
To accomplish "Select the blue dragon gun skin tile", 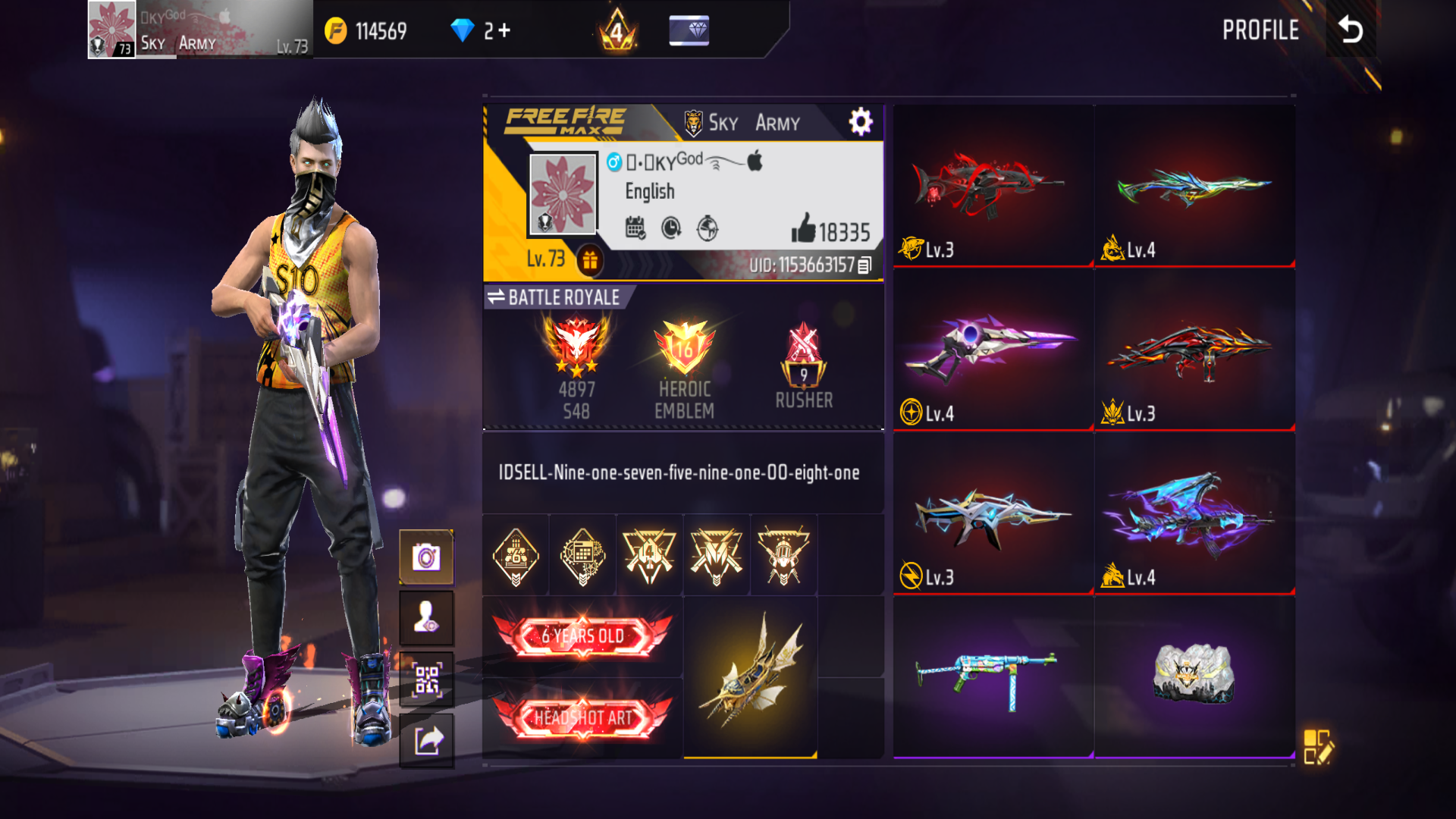I will click(x=1194, y=513).
